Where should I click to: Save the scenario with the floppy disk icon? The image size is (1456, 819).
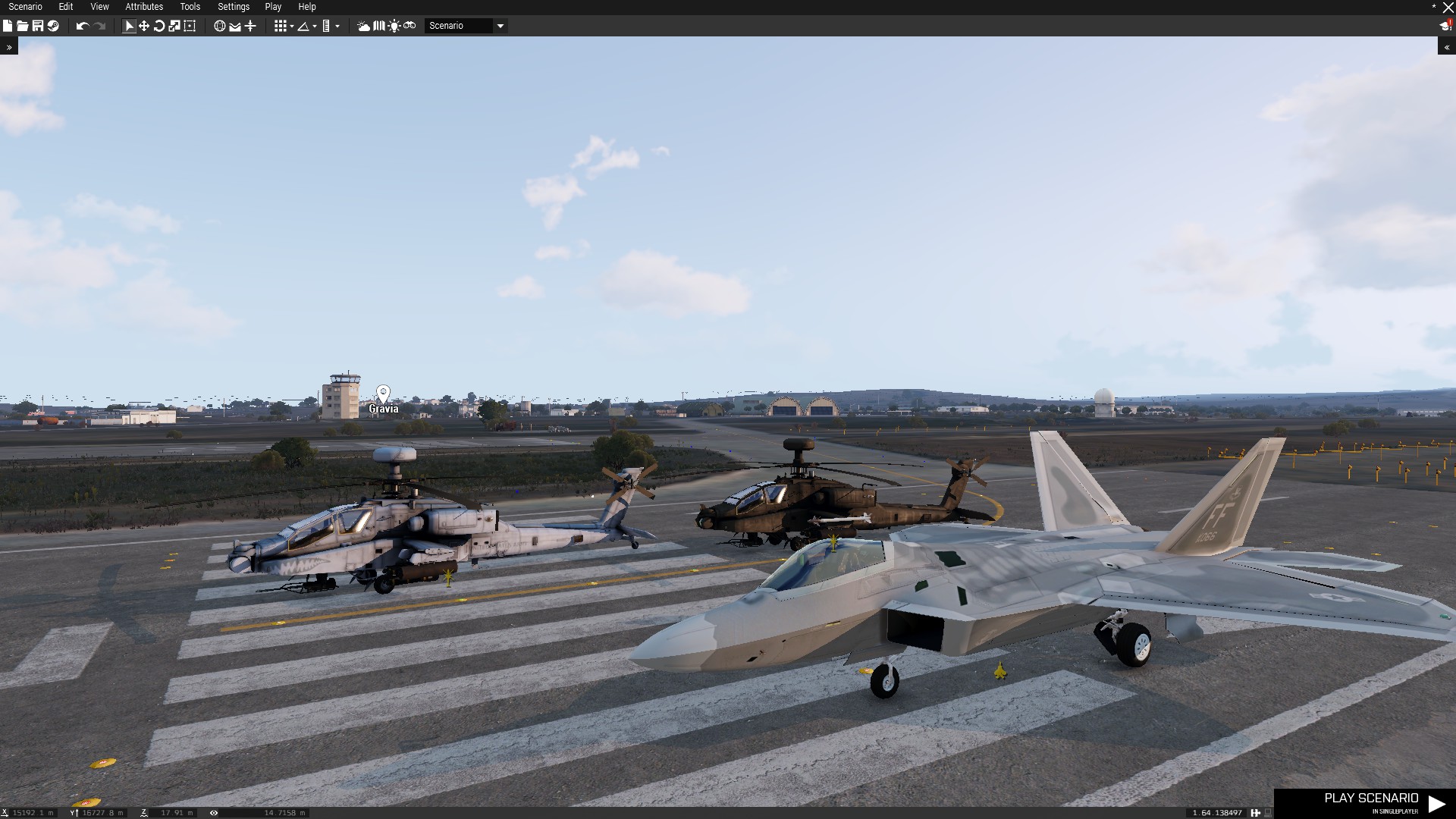(x=37, y=26)
